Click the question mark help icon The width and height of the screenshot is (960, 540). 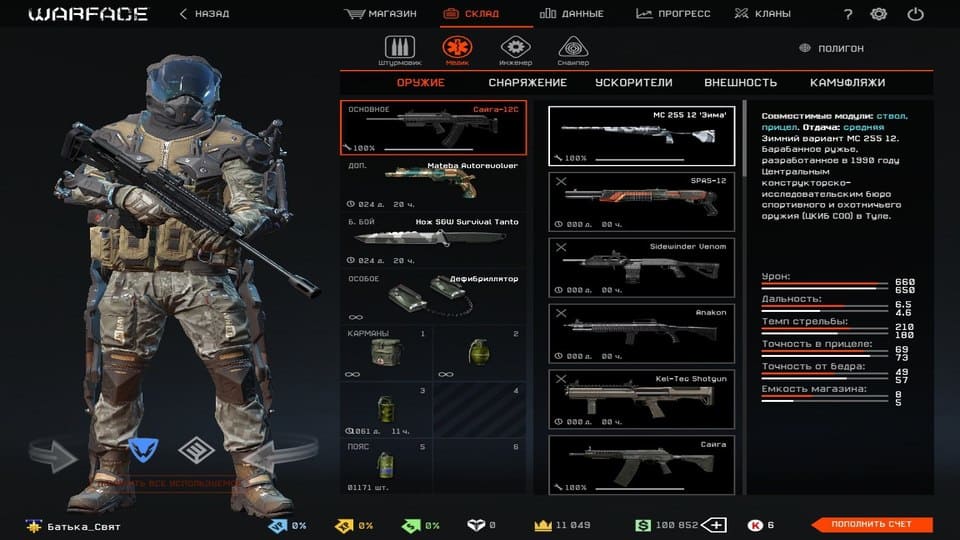(848, 14)
